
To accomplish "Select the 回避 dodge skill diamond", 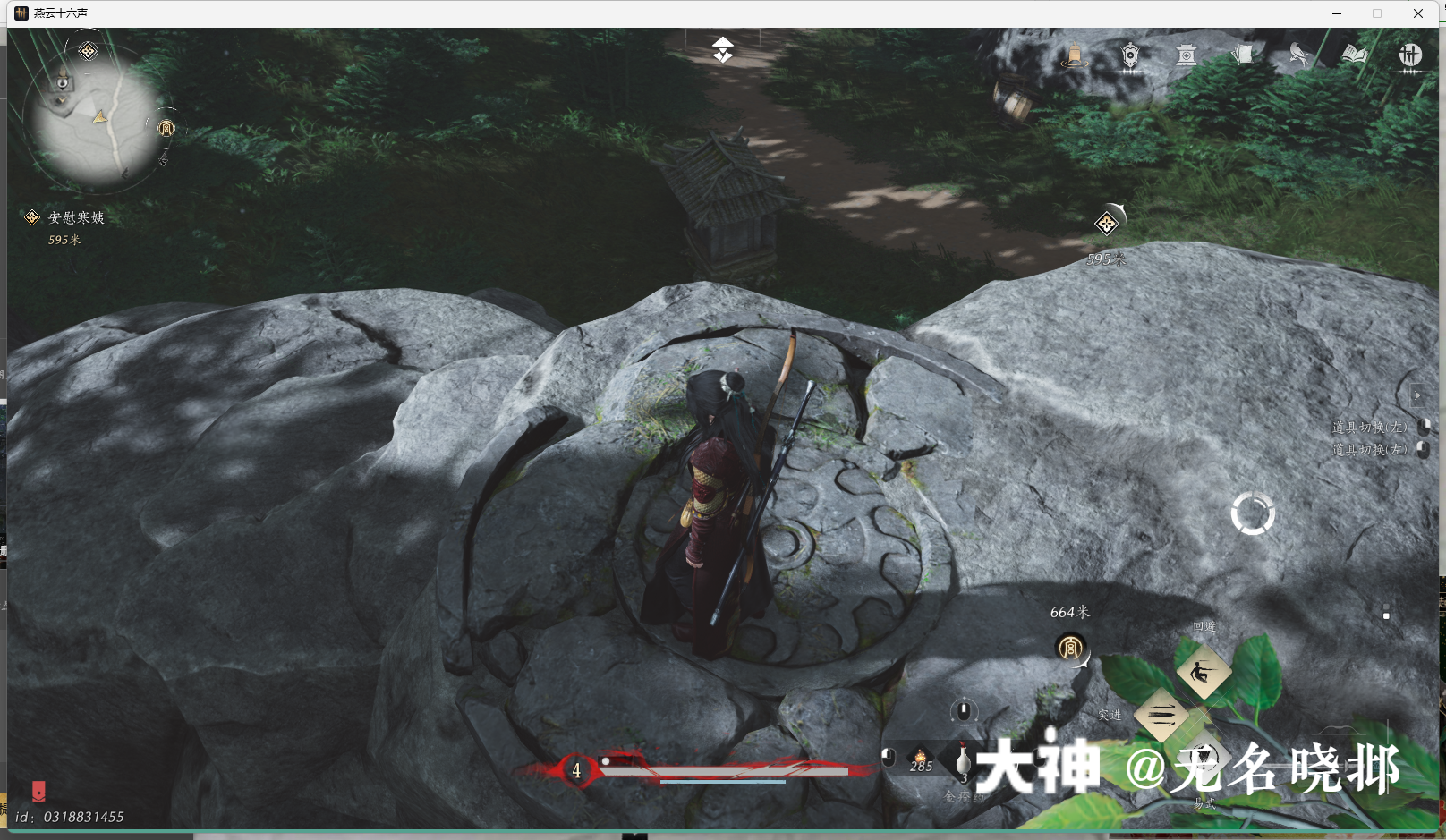I will point(1203,674).
